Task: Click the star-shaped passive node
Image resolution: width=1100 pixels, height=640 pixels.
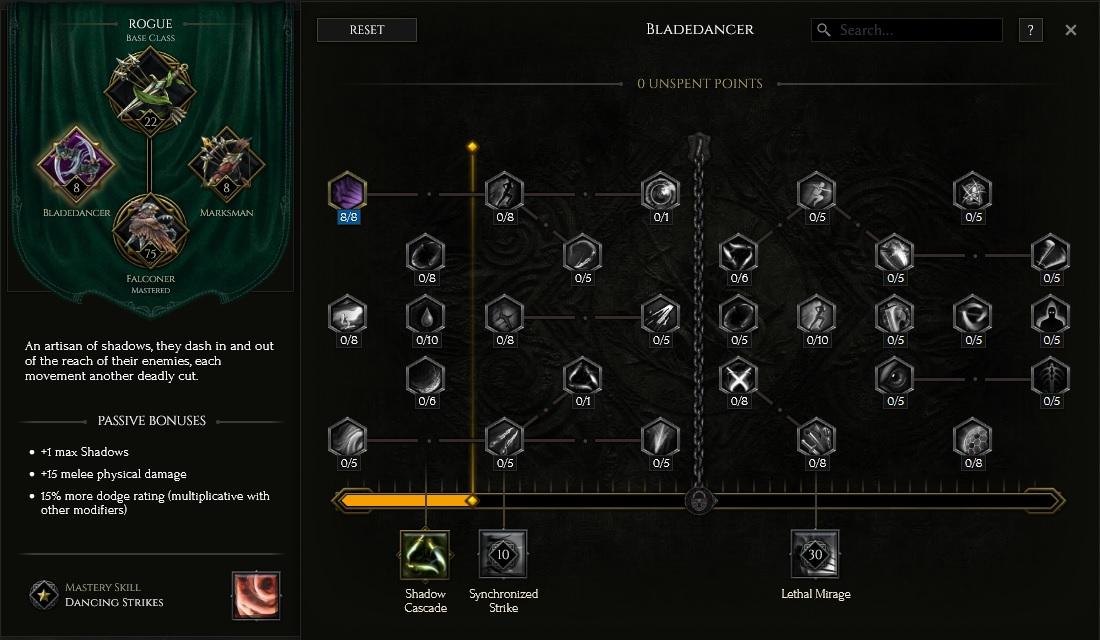Action: pyautogui.click(x=972, y=192)
